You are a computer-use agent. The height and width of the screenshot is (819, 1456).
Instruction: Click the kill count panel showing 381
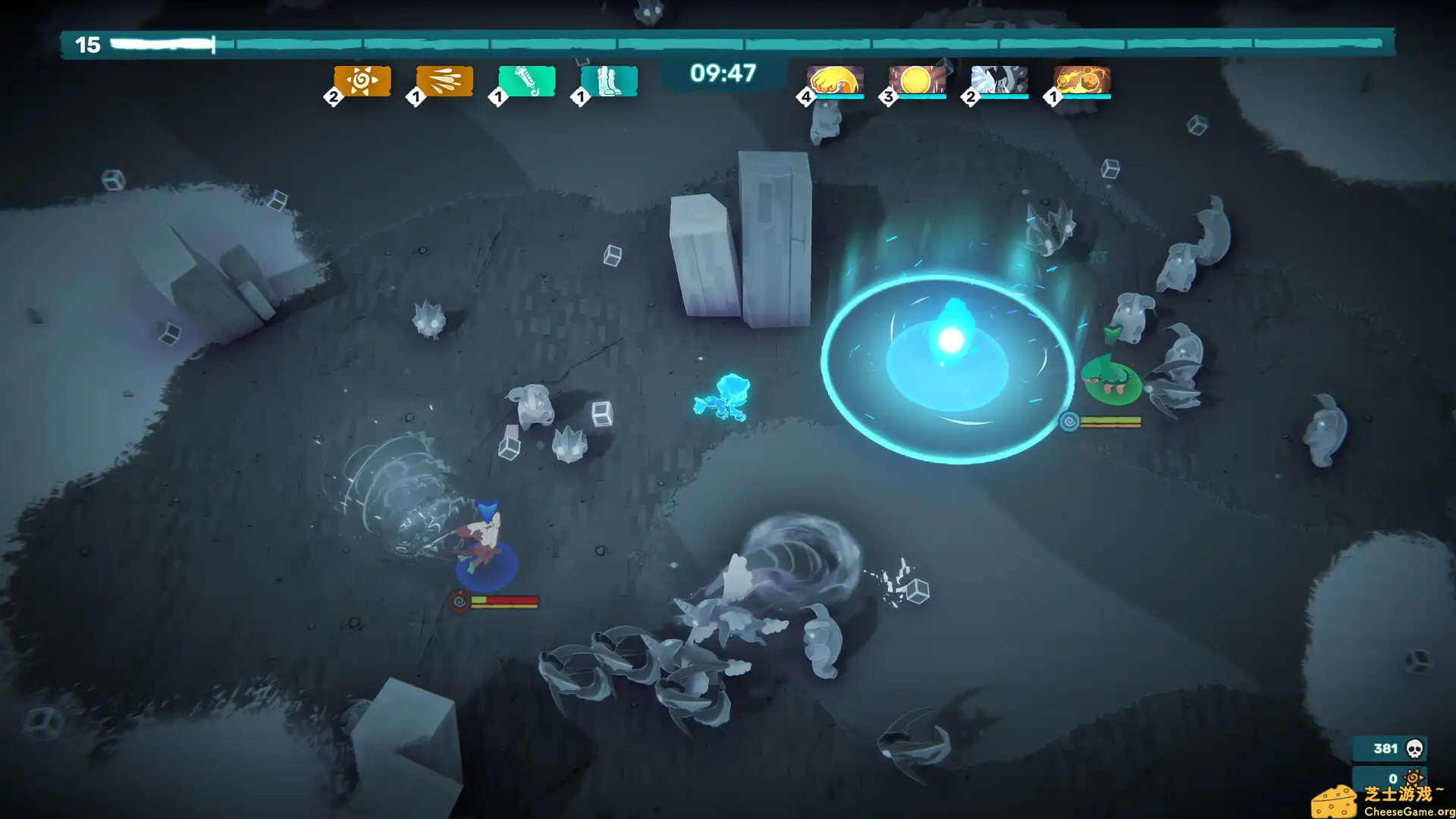[x=1392, y=748]
